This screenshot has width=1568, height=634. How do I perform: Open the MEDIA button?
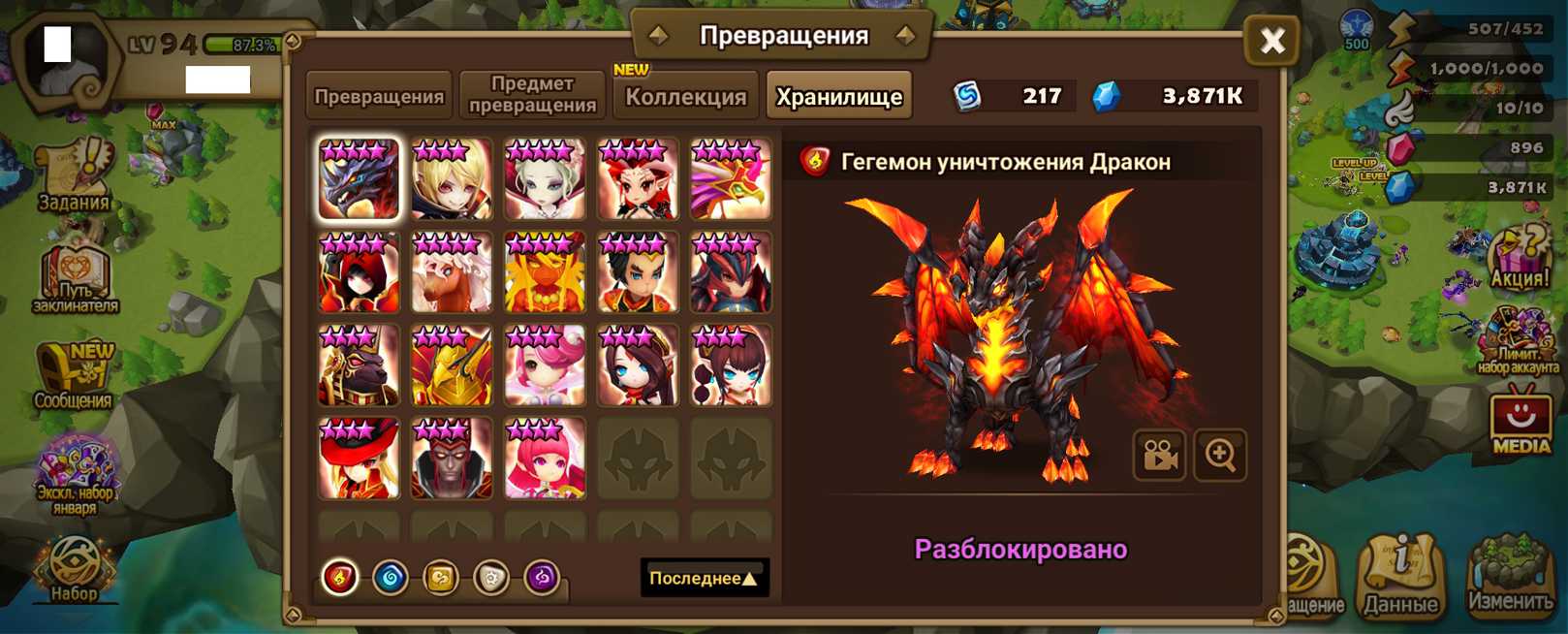[x=1521, y=423]
